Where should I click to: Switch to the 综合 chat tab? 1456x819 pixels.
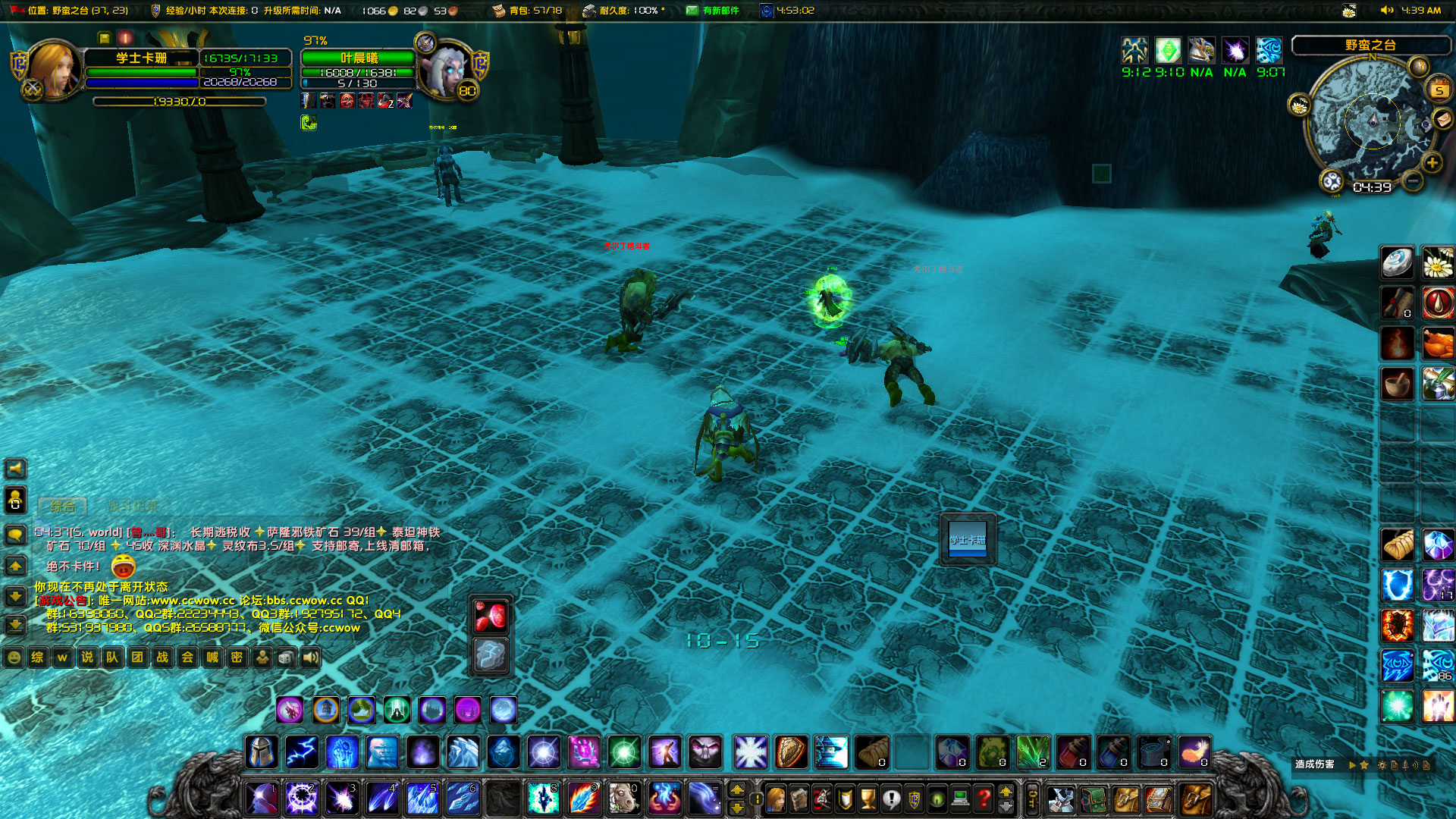pos(62,505)
